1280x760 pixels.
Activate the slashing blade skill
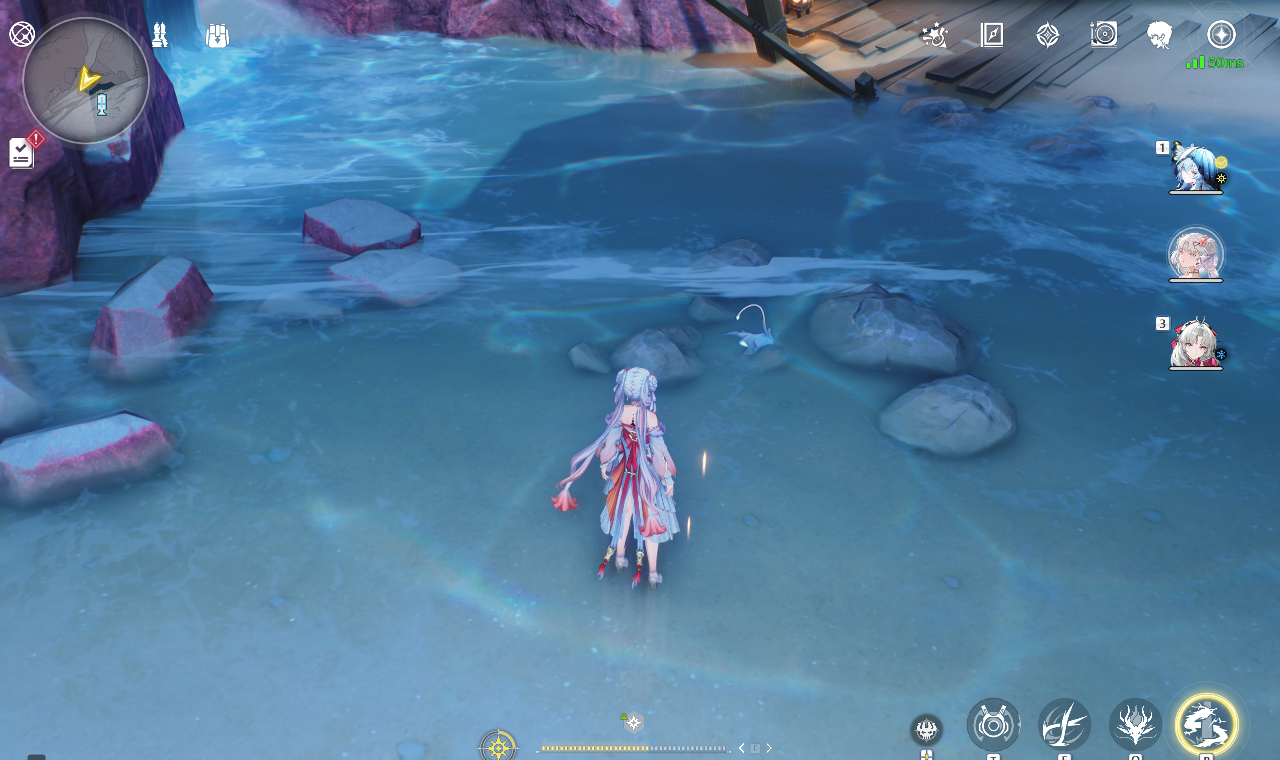point(1064,725)
